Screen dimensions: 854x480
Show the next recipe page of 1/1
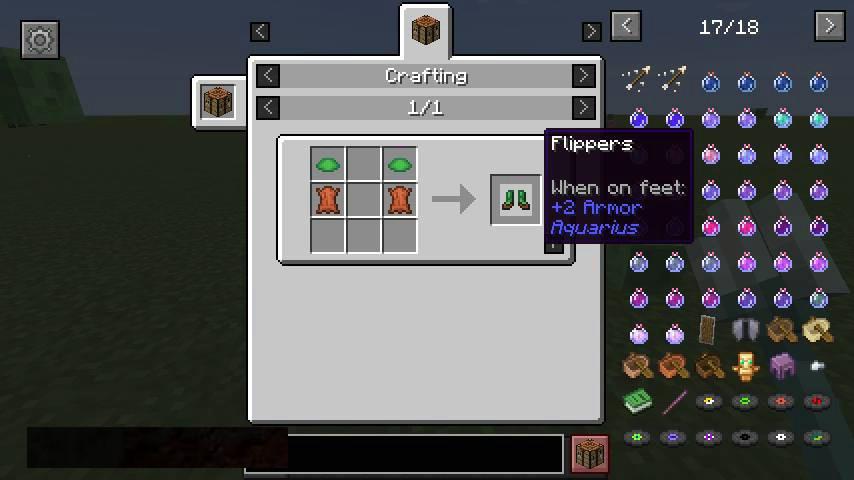583,107
